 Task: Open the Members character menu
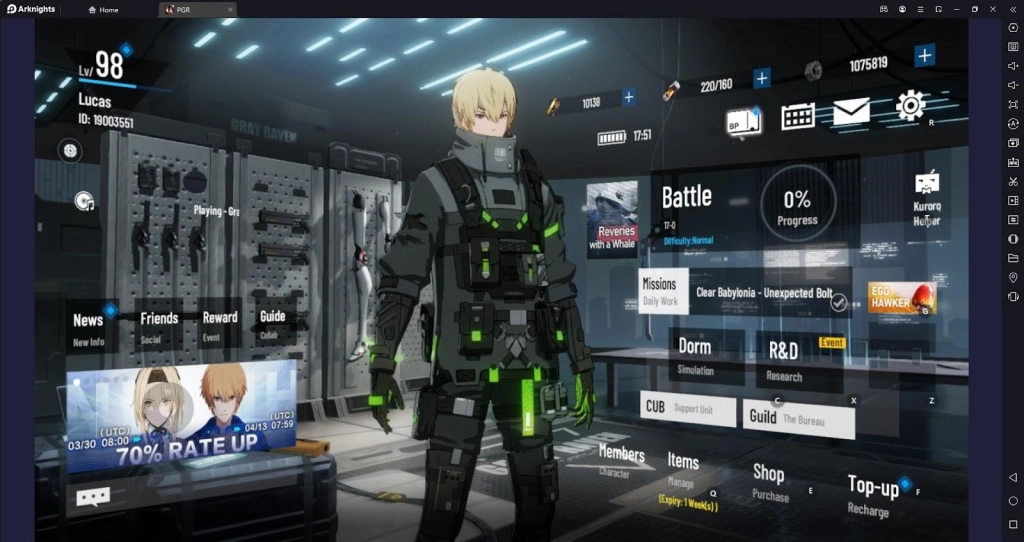[x=621, y=459]
